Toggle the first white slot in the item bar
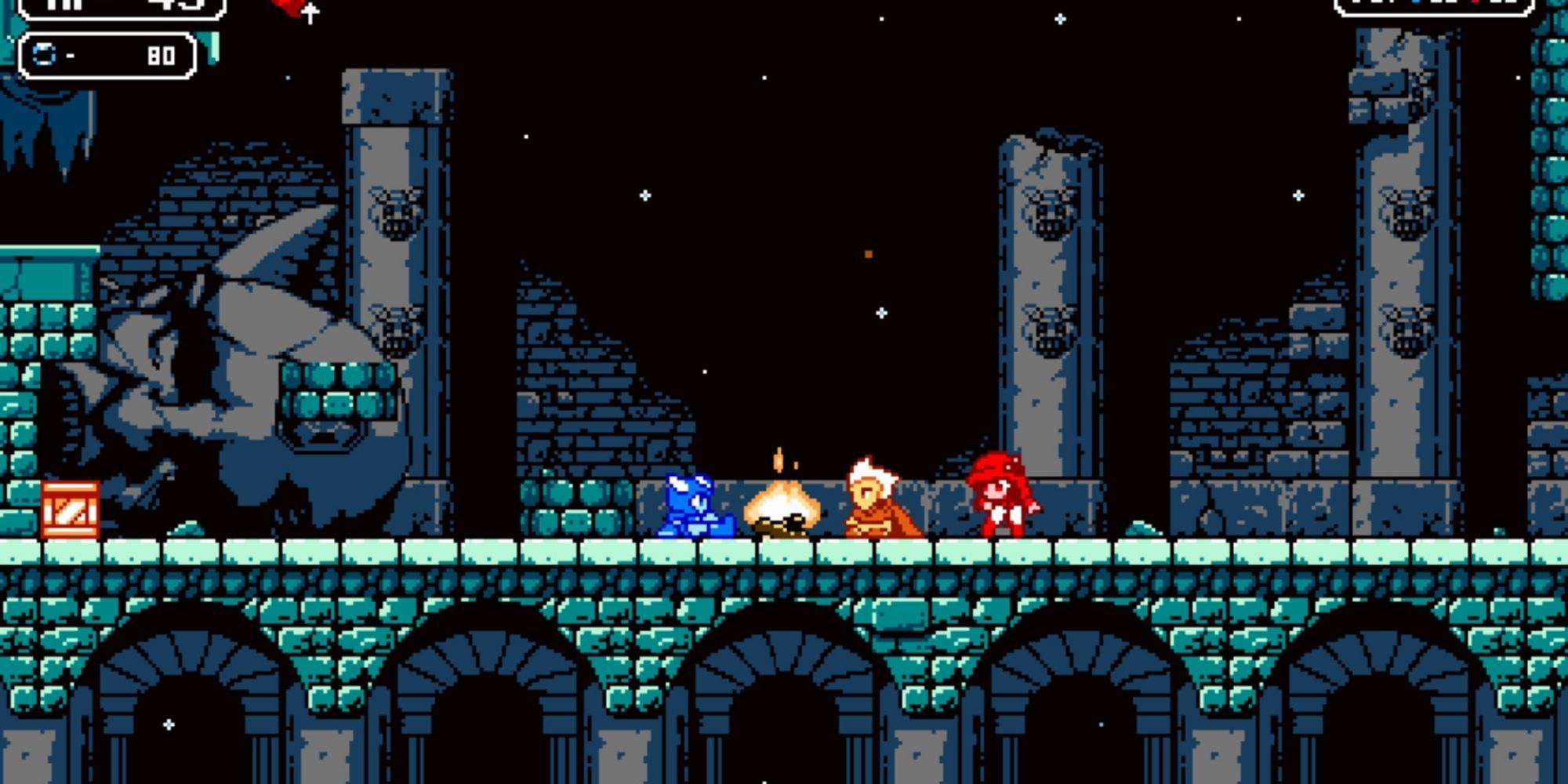1568x784 pixels. pos(1356,3)
